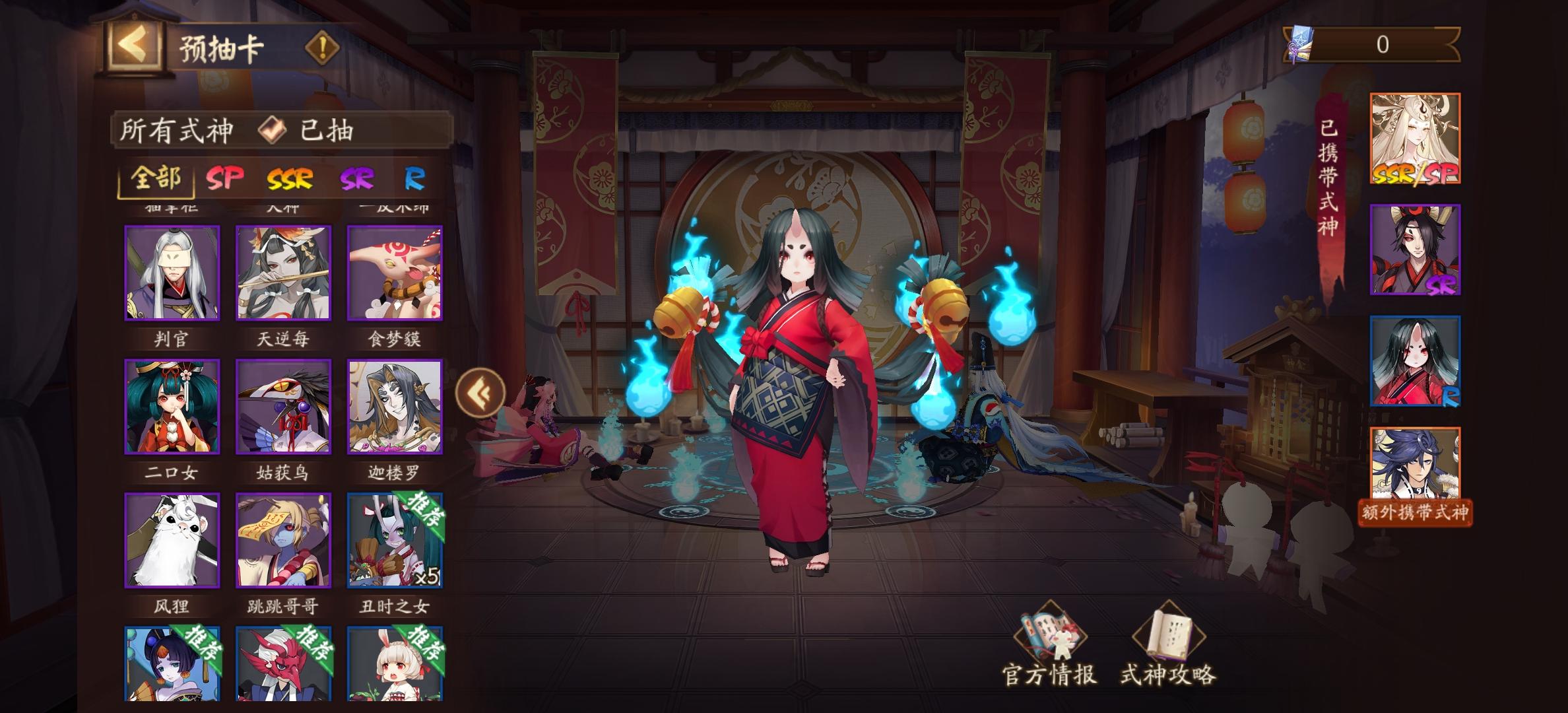Enable the SP rarity filter
The width and height of the screenshot is (1568, 713).
[225, 177]
